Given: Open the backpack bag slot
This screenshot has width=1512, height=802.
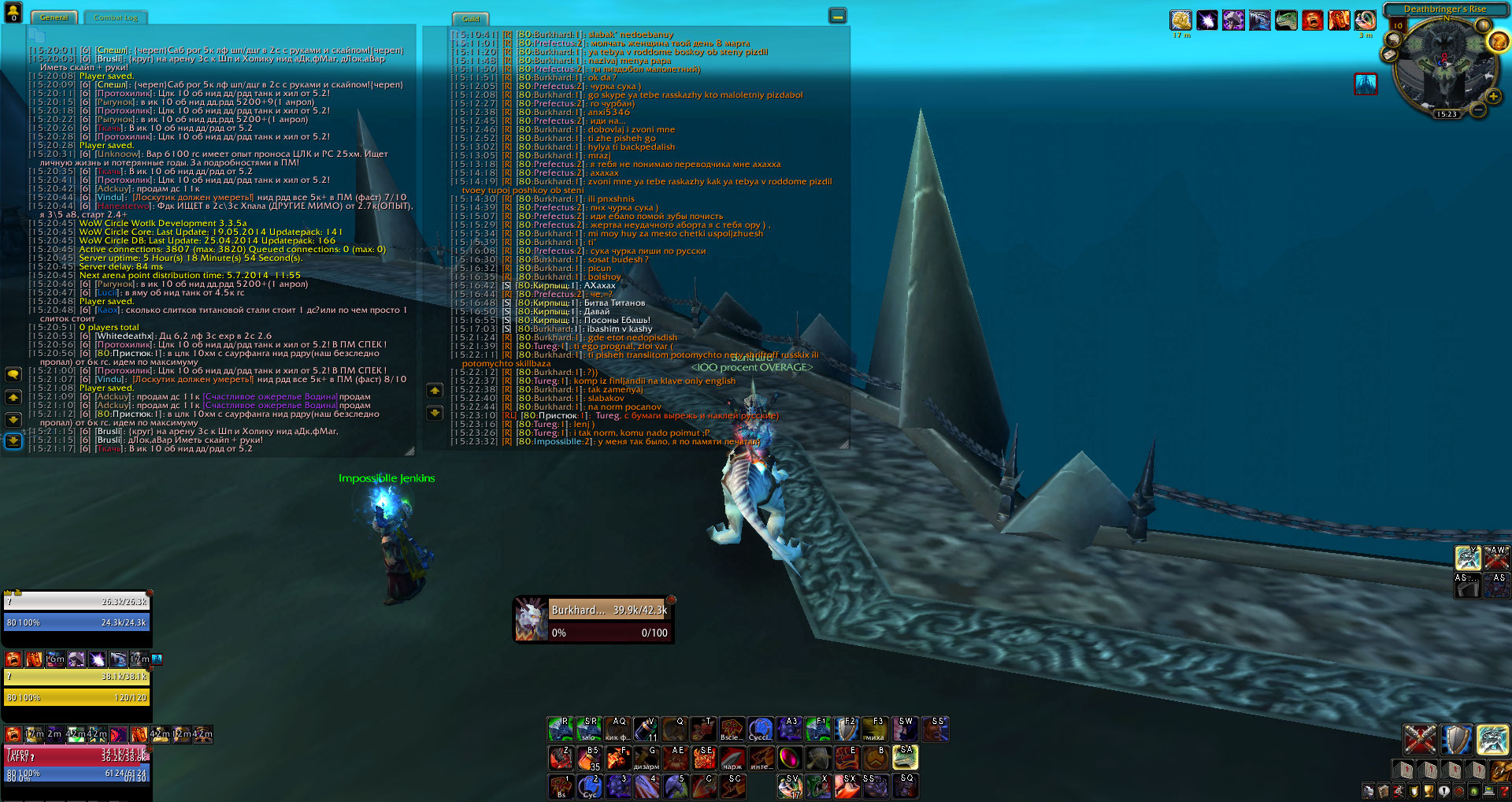Looking at the screenshot, I should point(1500,770).
